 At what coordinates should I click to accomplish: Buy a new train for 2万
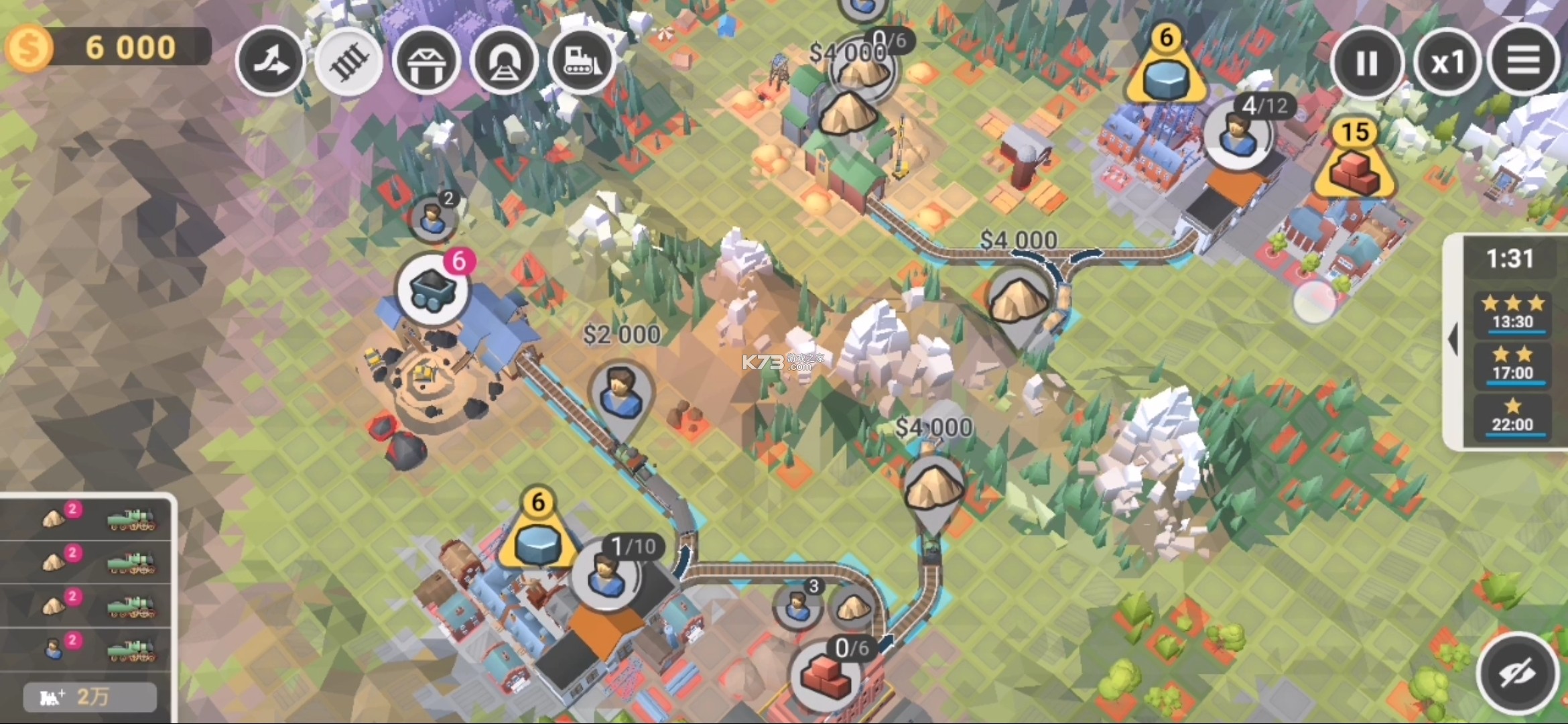click(90, 697)
